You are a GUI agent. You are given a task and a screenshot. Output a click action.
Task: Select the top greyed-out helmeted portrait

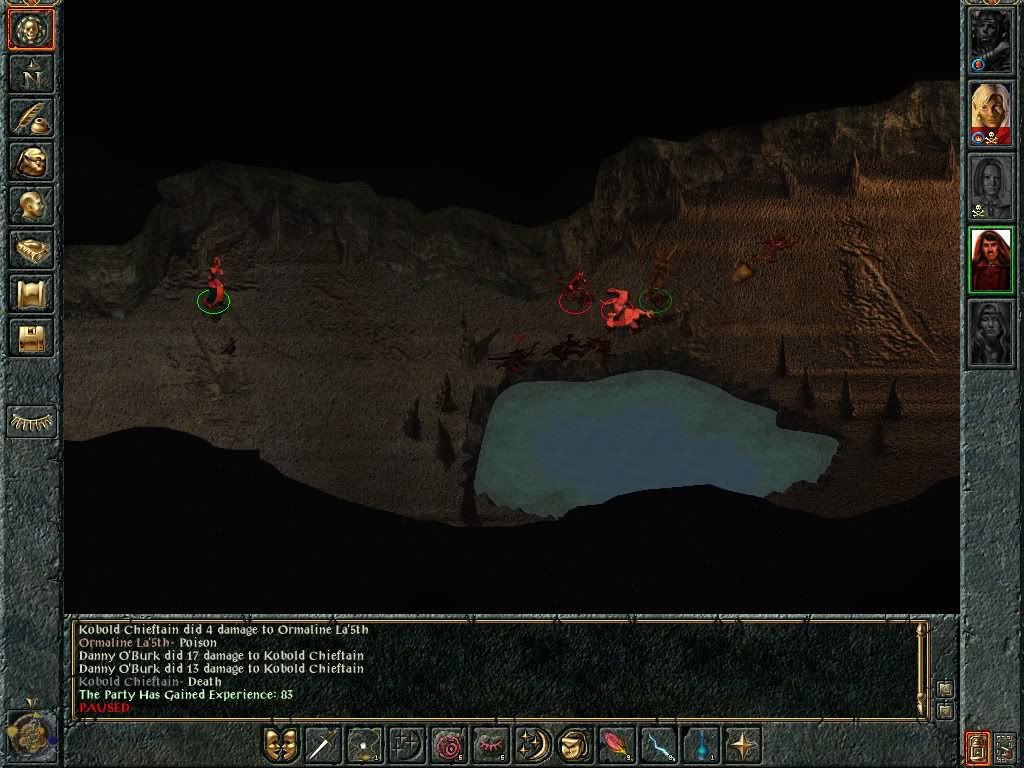tap(991, 42)
